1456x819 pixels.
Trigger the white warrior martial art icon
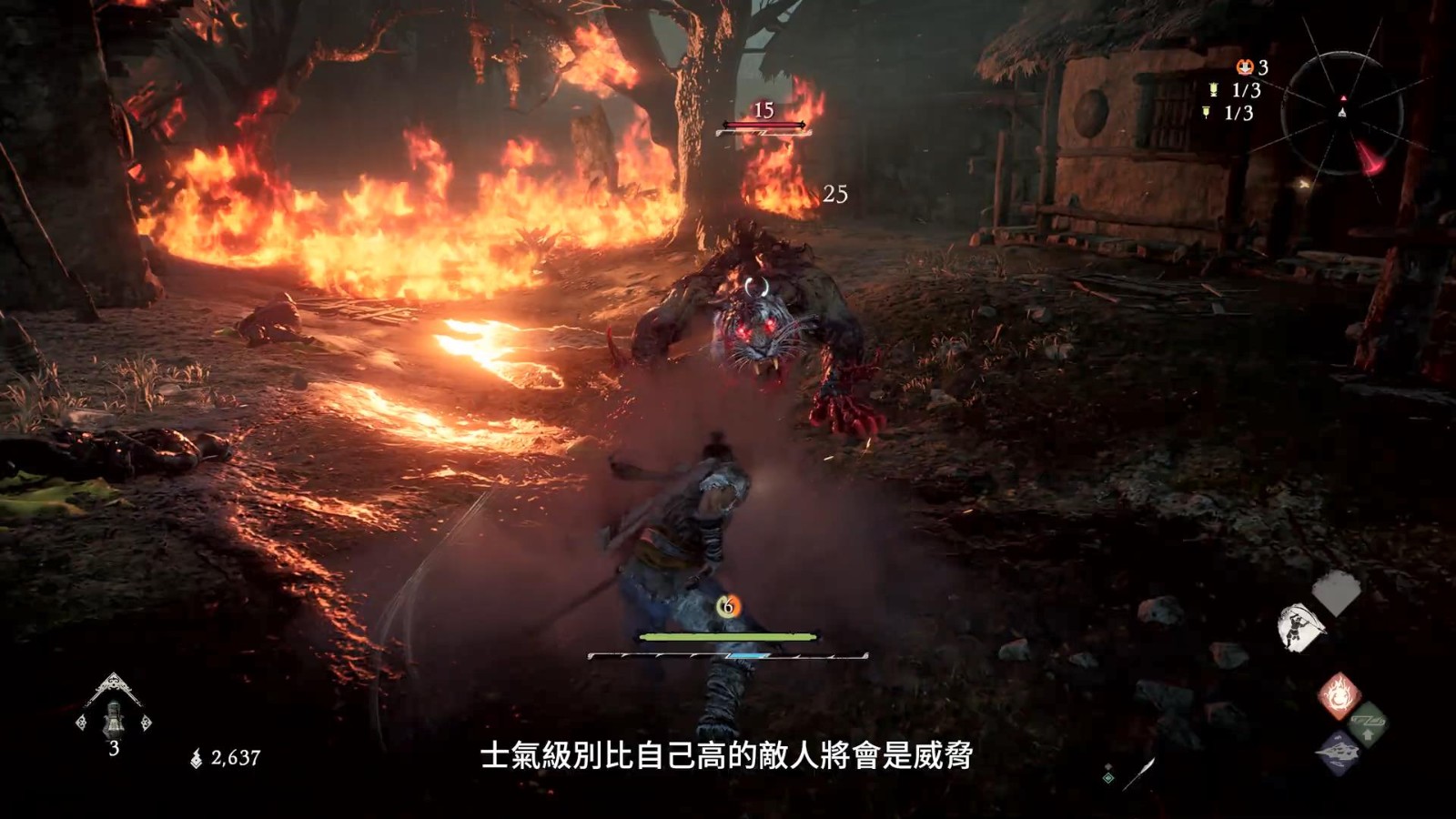(1299, 626)
